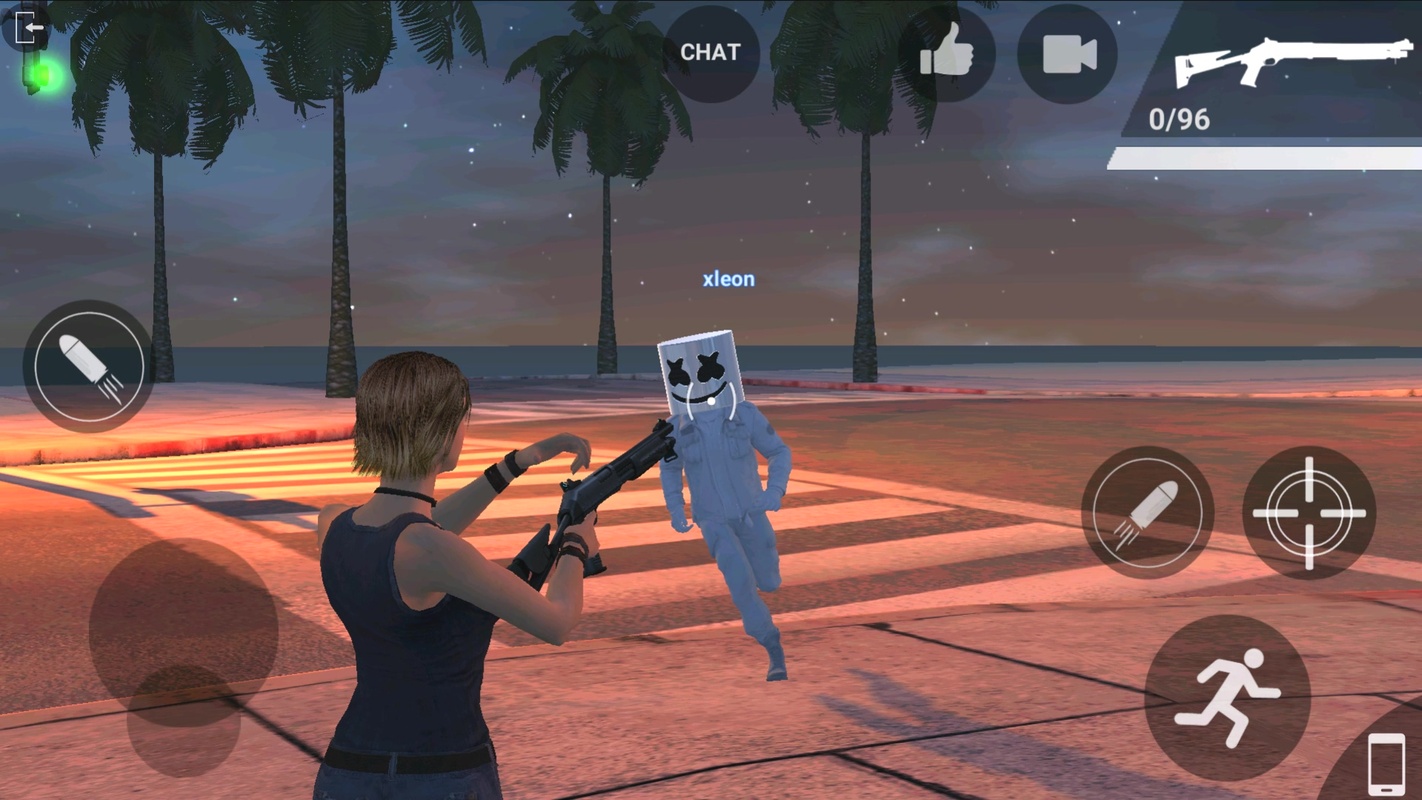Tap the thumbs-up like button

tap(946, 54)
